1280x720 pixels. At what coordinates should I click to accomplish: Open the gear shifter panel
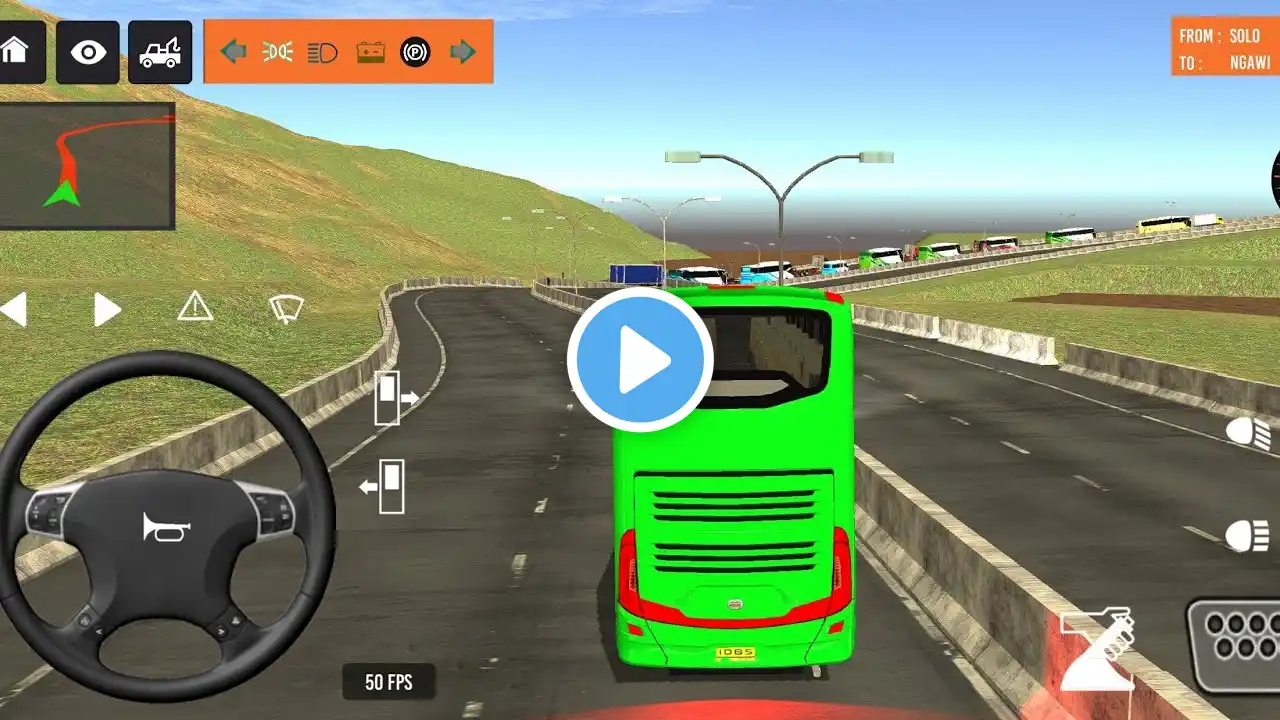coord(1236,645)
